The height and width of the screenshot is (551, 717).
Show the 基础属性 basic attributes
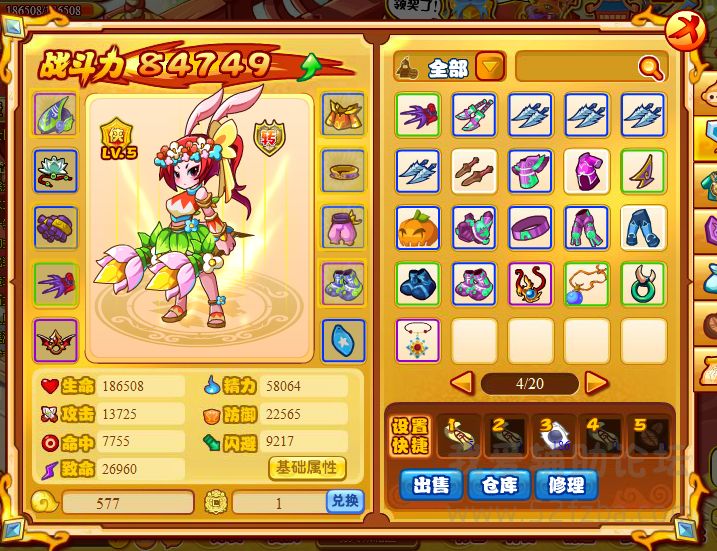pyautogui.click(x=307, y=467)
